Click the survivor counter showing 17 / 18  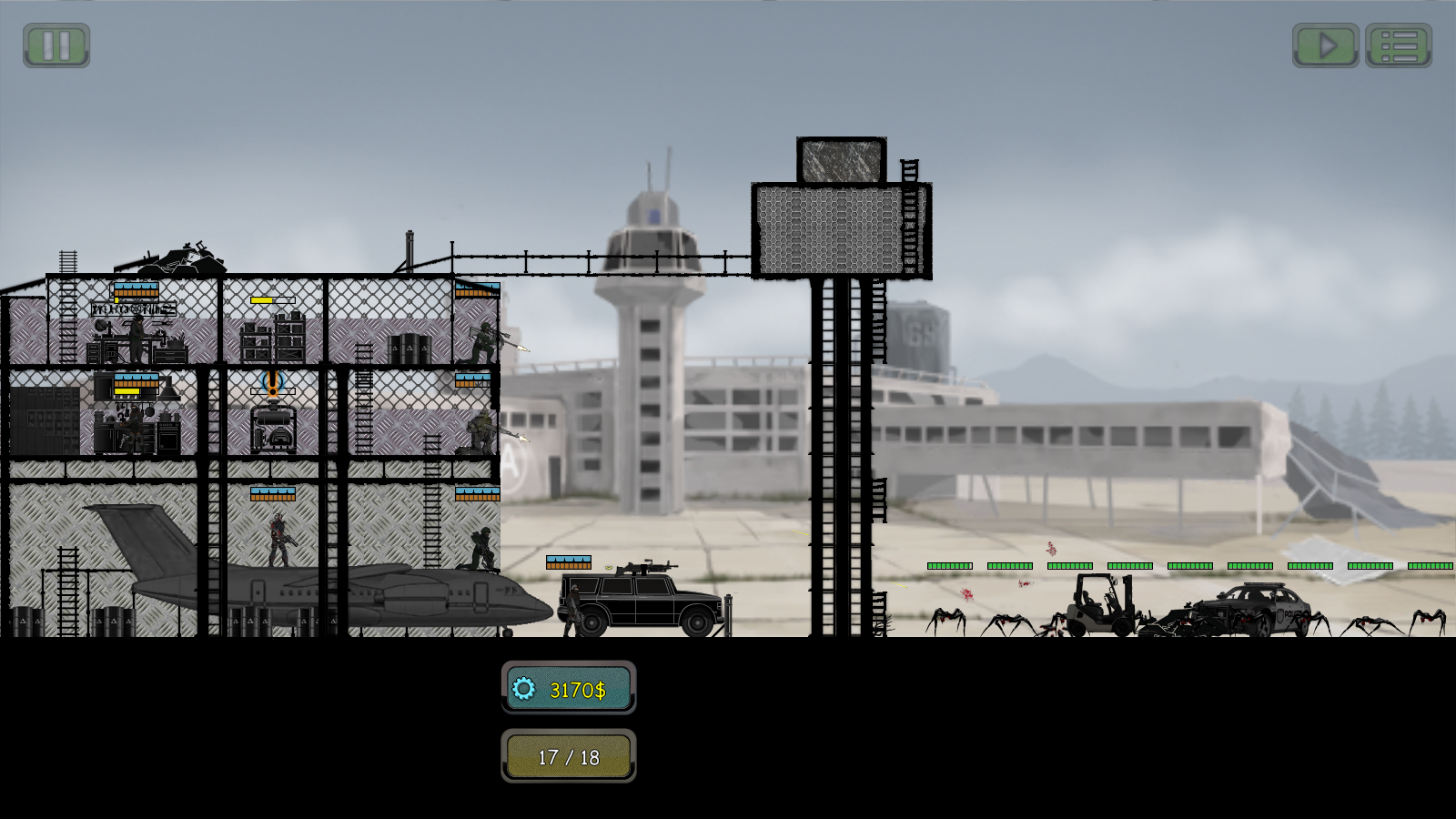[570, 754]
